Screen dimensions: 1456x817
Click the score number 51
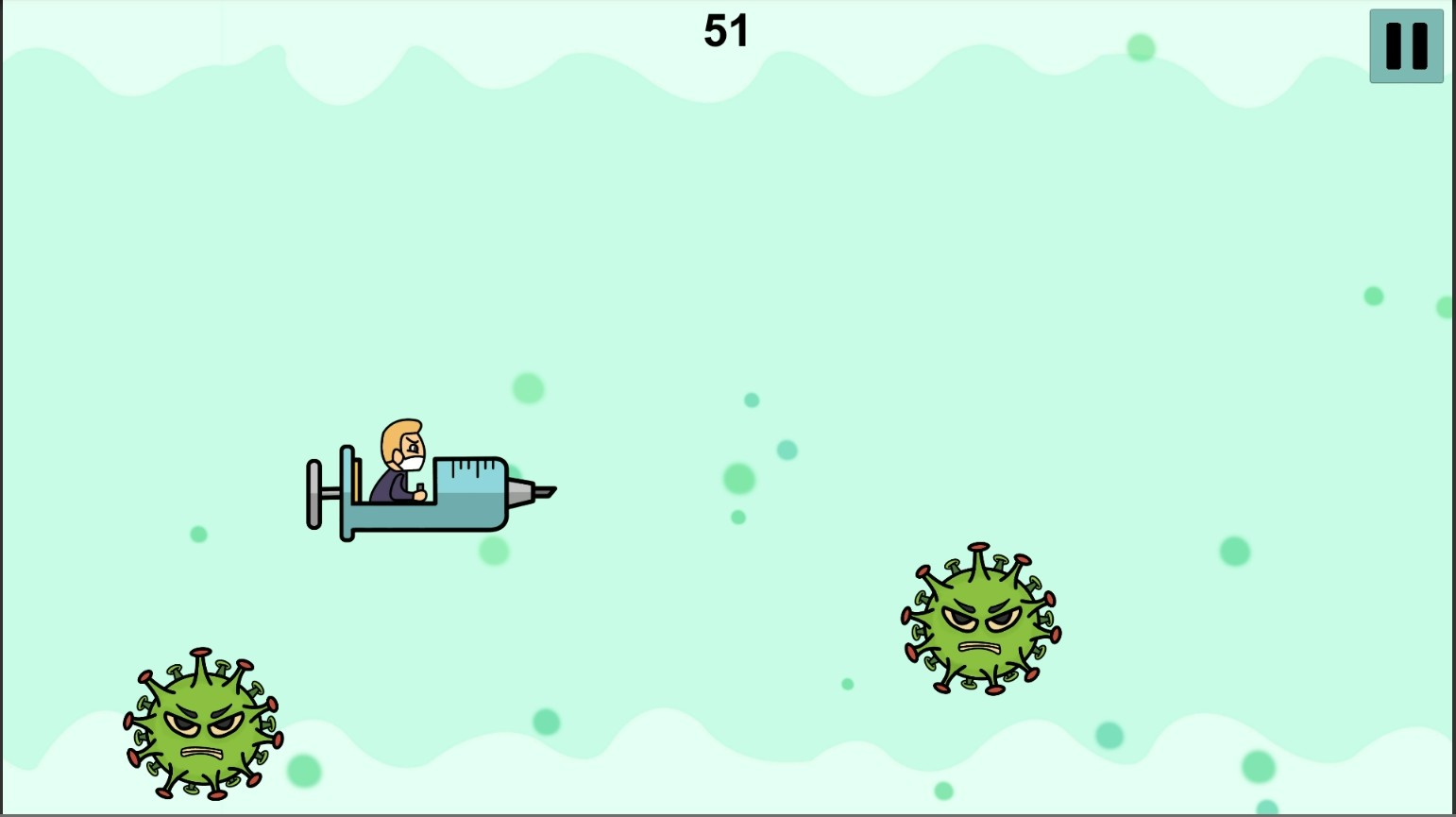pyautogui.click(x=725, y=30)
